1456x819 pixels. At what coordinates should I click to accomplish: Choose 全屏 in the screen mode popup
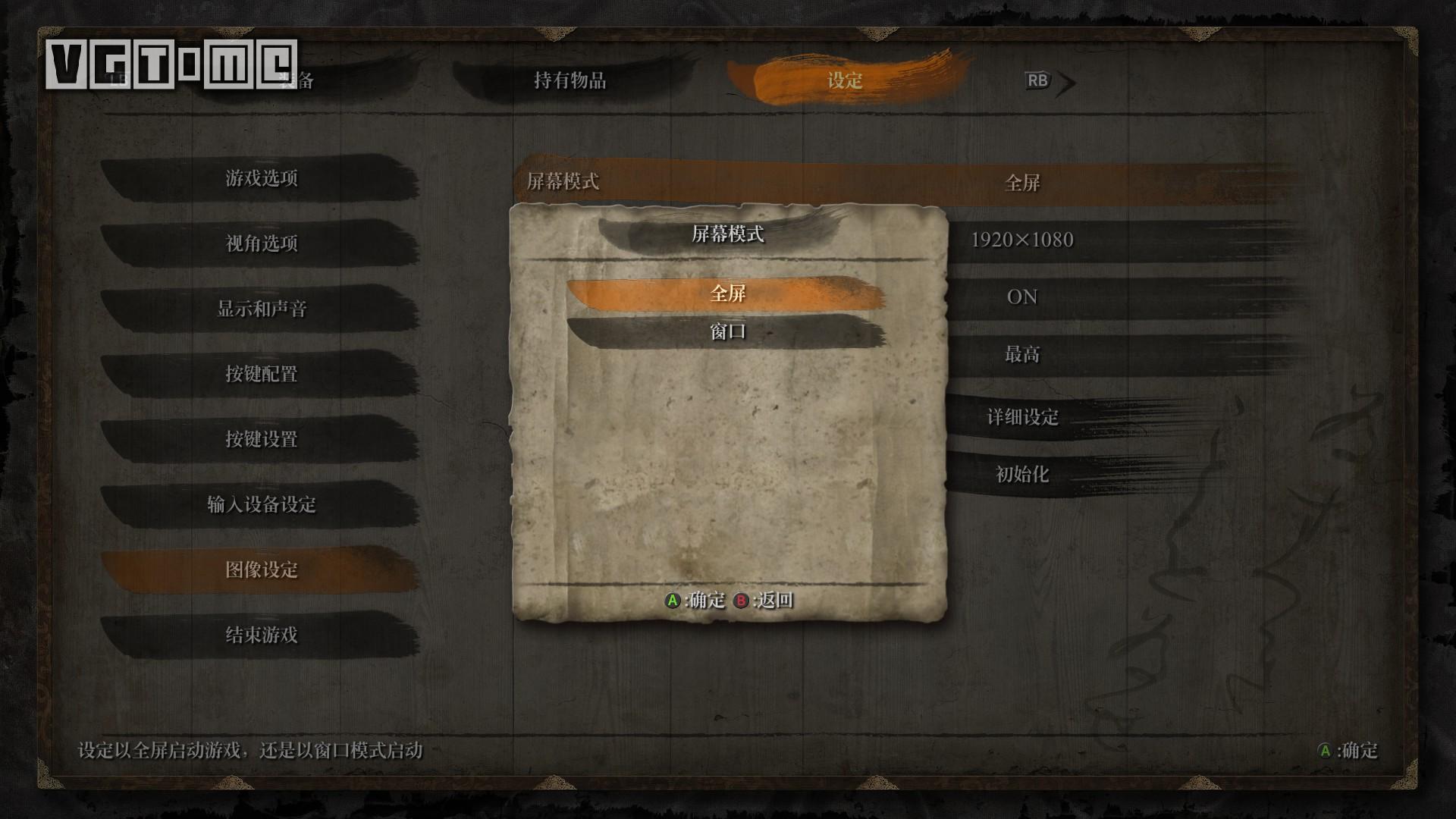[x=727, y=293]
